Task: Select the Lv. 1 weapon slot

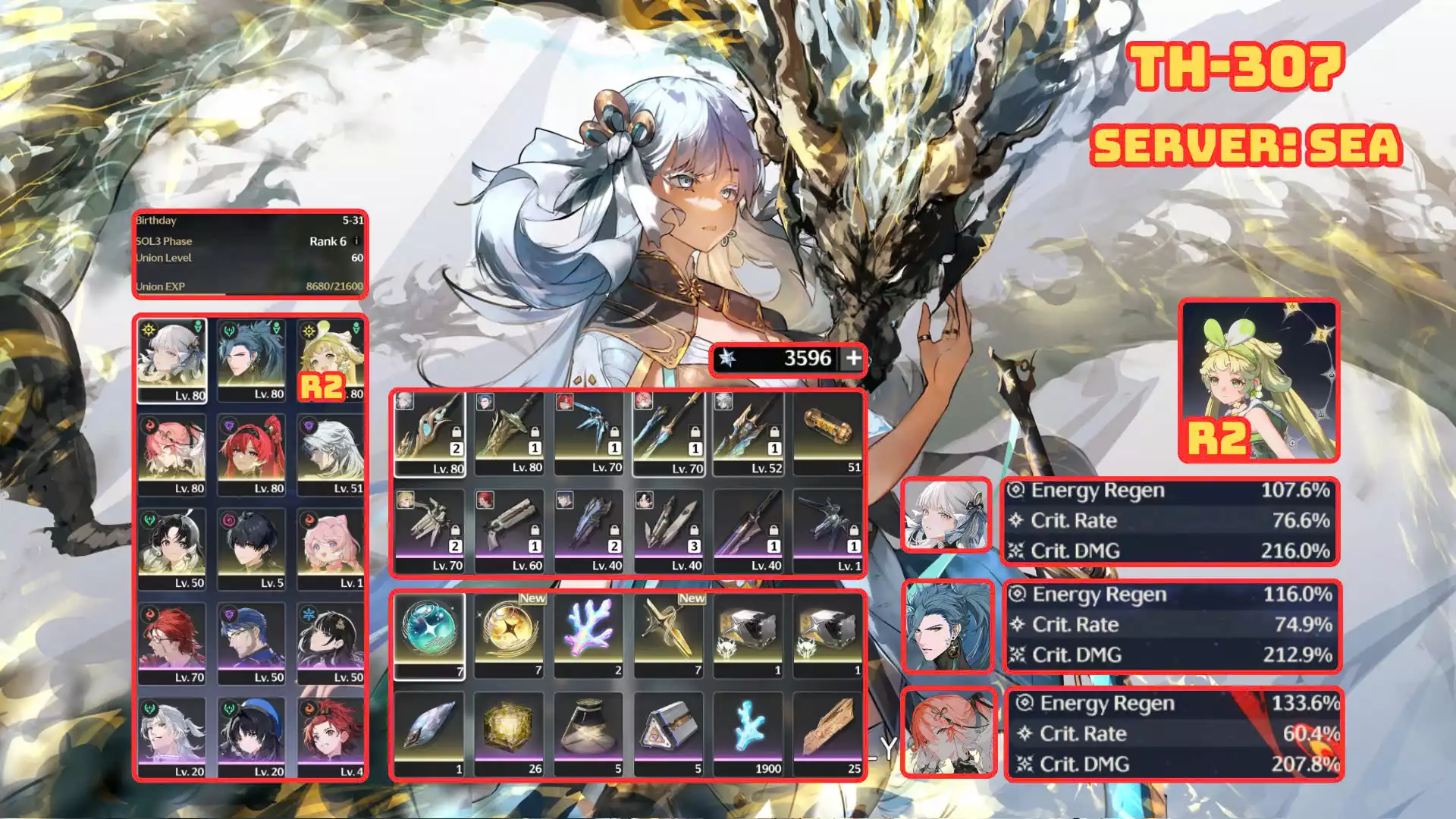Action: [x=827, y=531]
